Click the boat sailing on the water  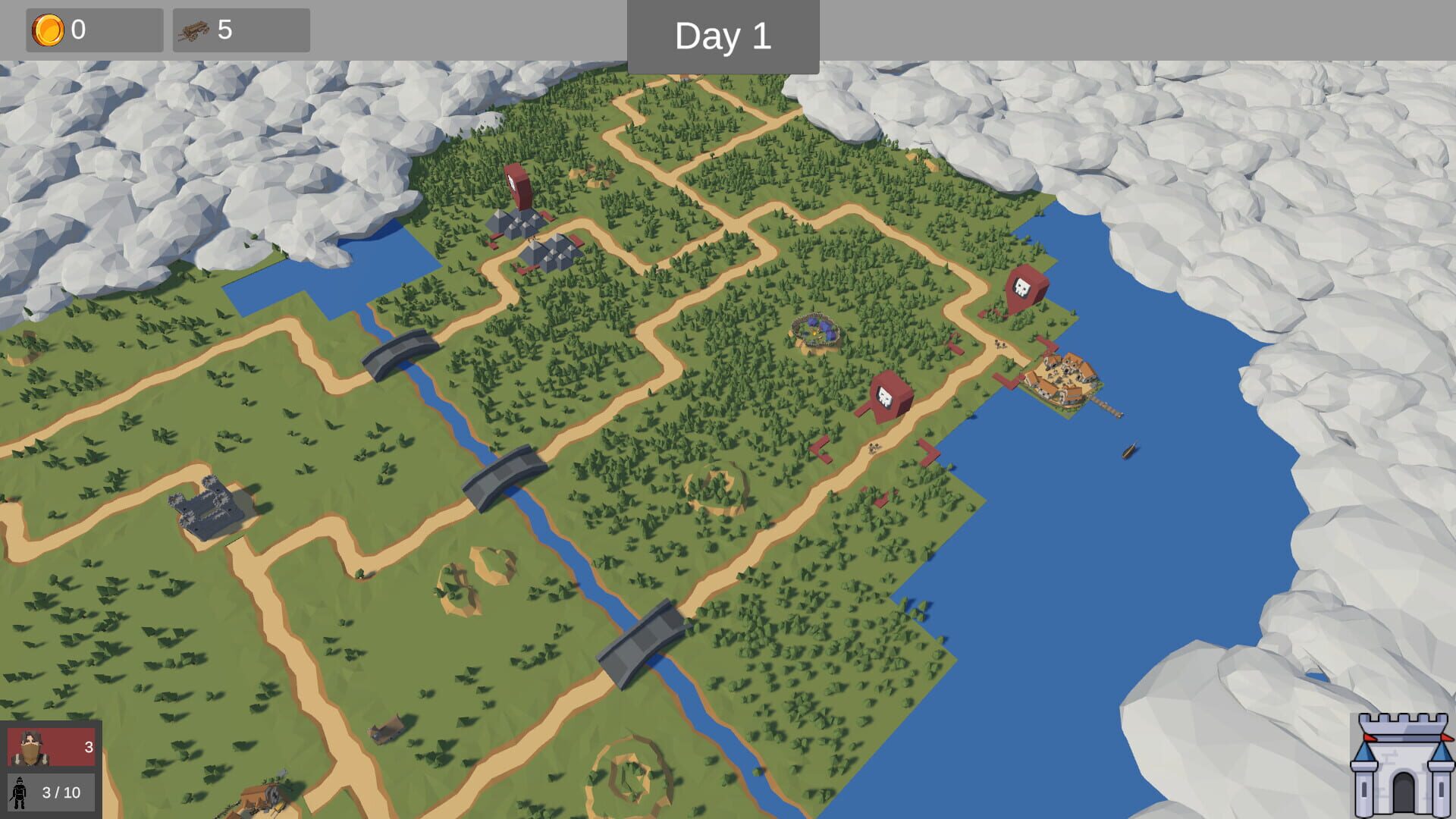[1131, 451]
